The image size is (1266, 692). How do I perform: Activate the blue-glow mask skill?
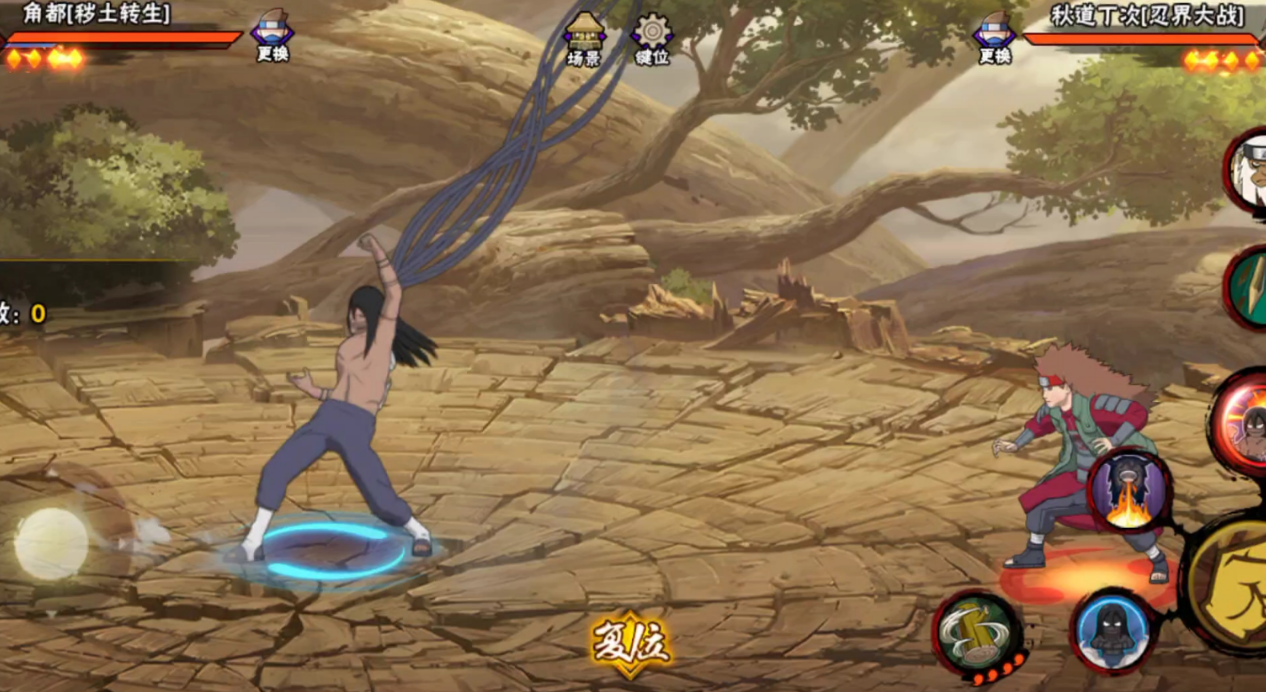click(x=1112, y=630)
